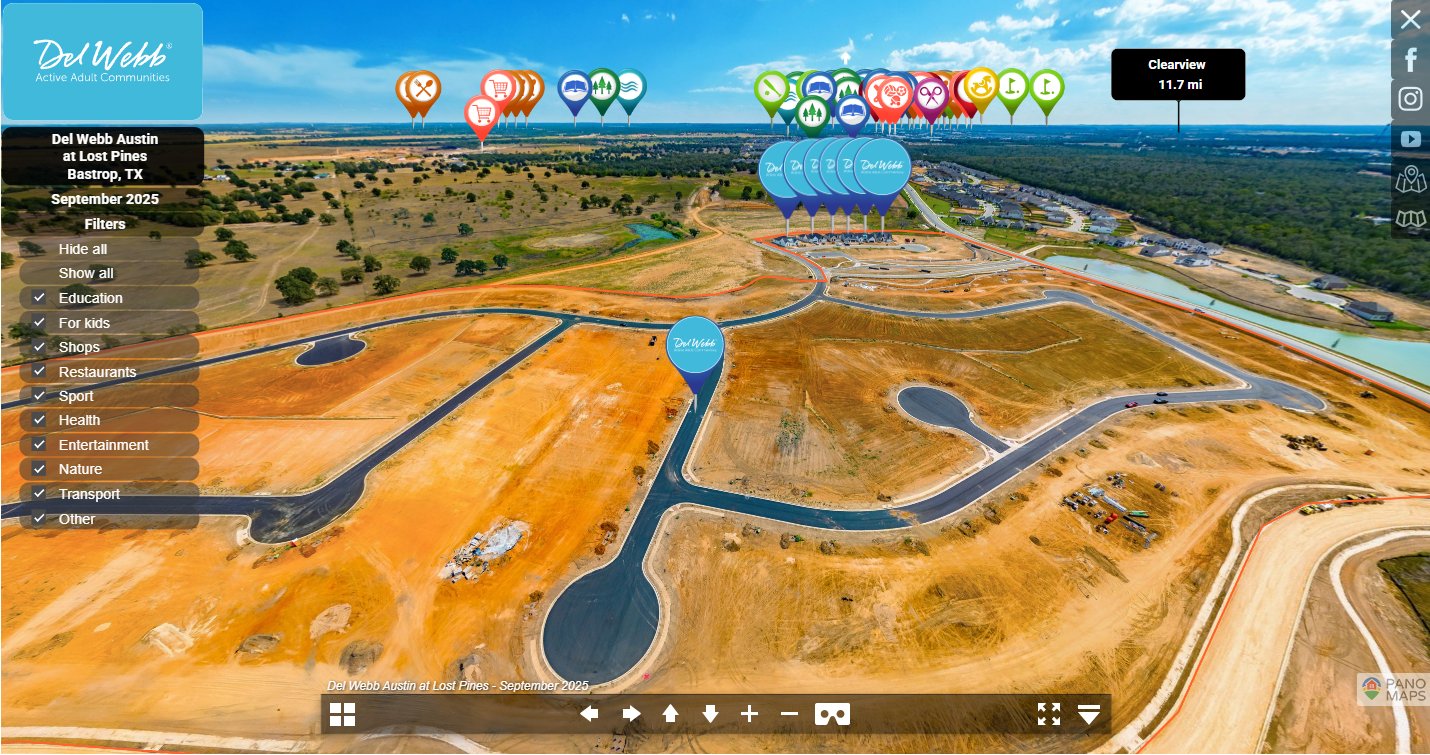Open the Facebook link
1430x755 pixels.
click(1410, 60)
